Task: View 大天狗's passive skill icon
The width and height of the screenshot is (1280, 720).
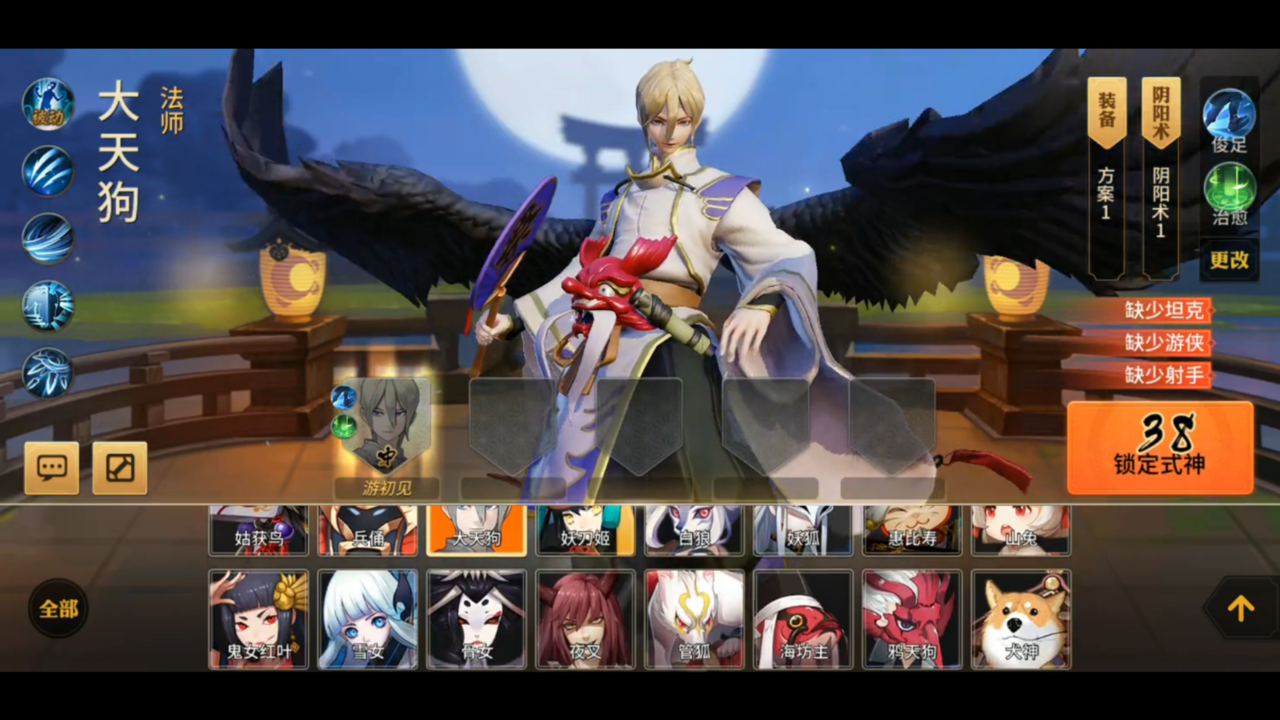Action: (48, 104)
